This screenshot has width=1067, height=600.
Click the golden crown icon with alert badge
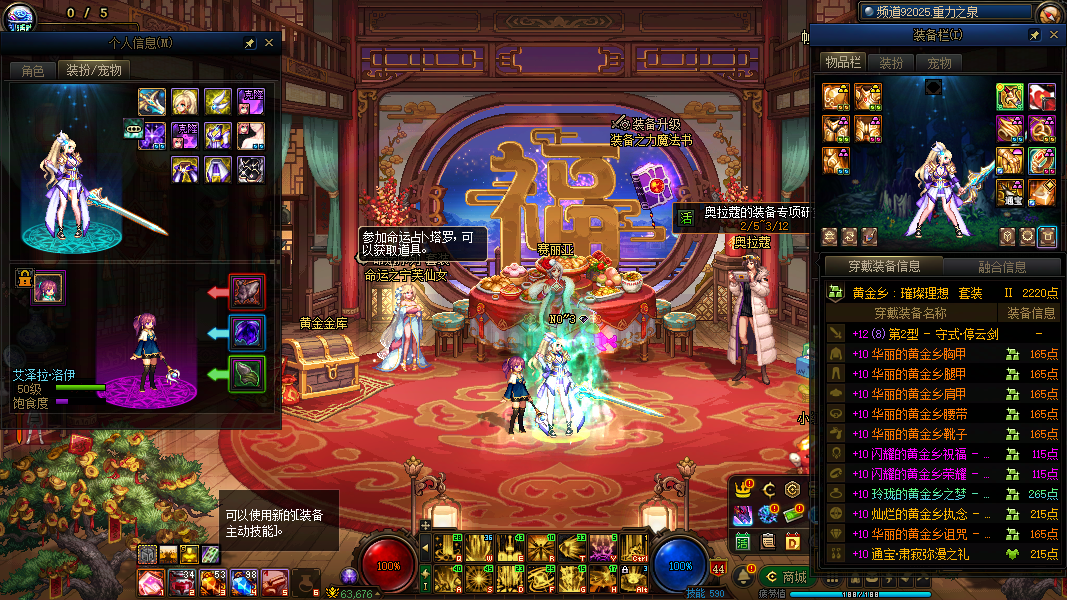[743, 489]
